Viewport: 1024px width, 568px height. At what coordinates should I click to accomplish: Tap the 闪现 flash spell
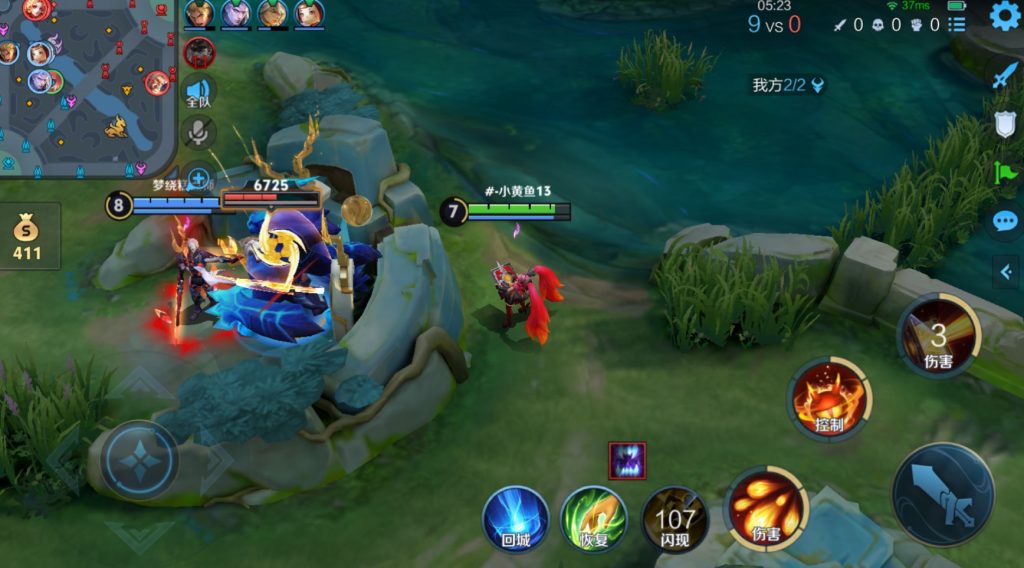(675, 518)
